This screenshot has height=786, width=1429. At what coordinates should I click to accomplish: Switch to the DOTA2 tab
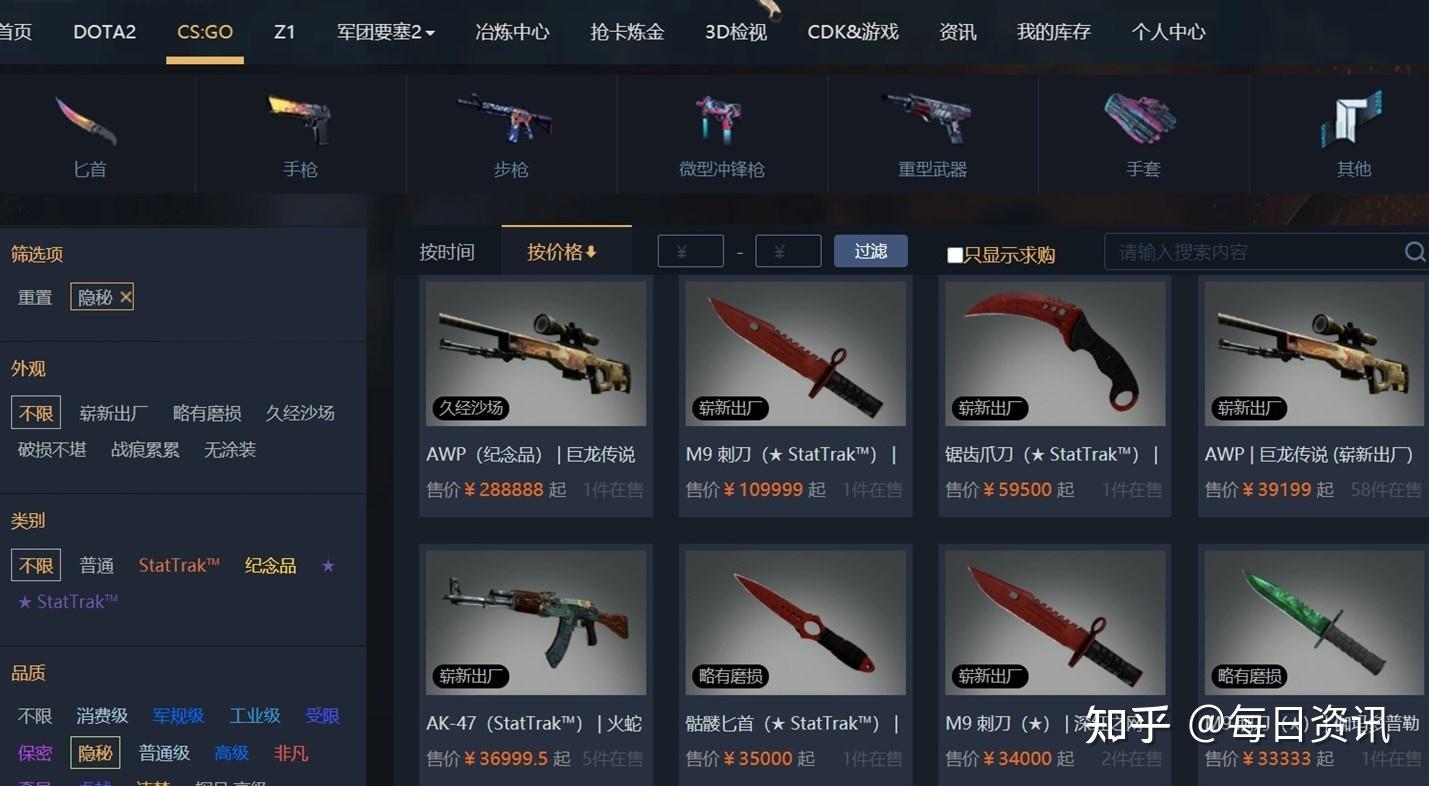point(104,31)
